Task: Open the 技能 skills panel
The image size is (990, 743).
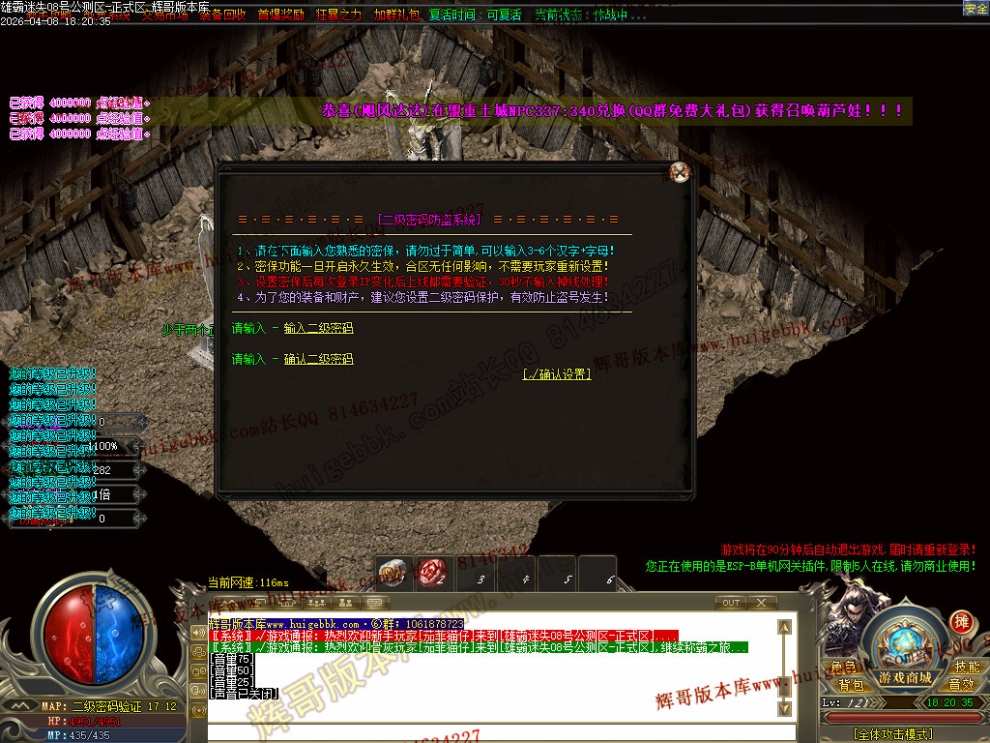Action: pyautogui.click(x=966, y=667)
